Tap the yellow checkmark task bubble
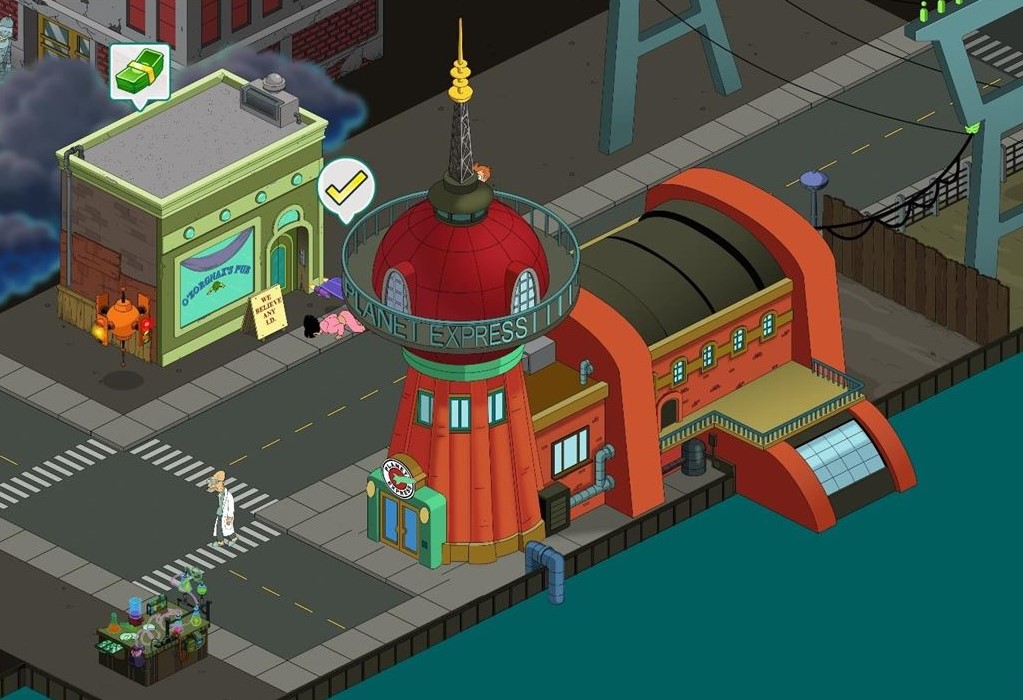The width and height of the screenshot is (1023, 700). [346, 186]
